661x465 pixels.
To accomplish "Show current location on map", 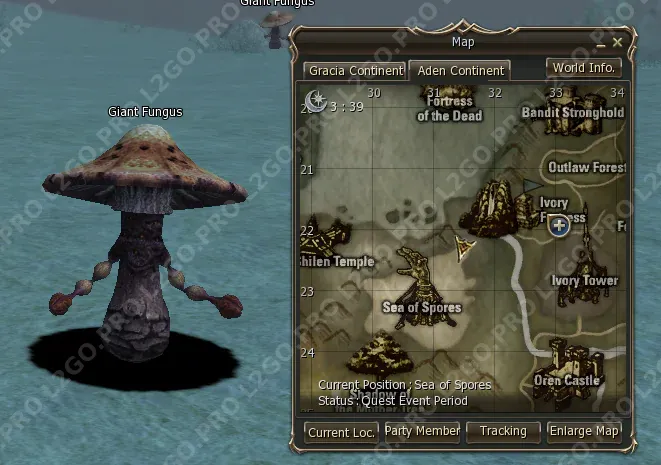I will tap(340, 432).
